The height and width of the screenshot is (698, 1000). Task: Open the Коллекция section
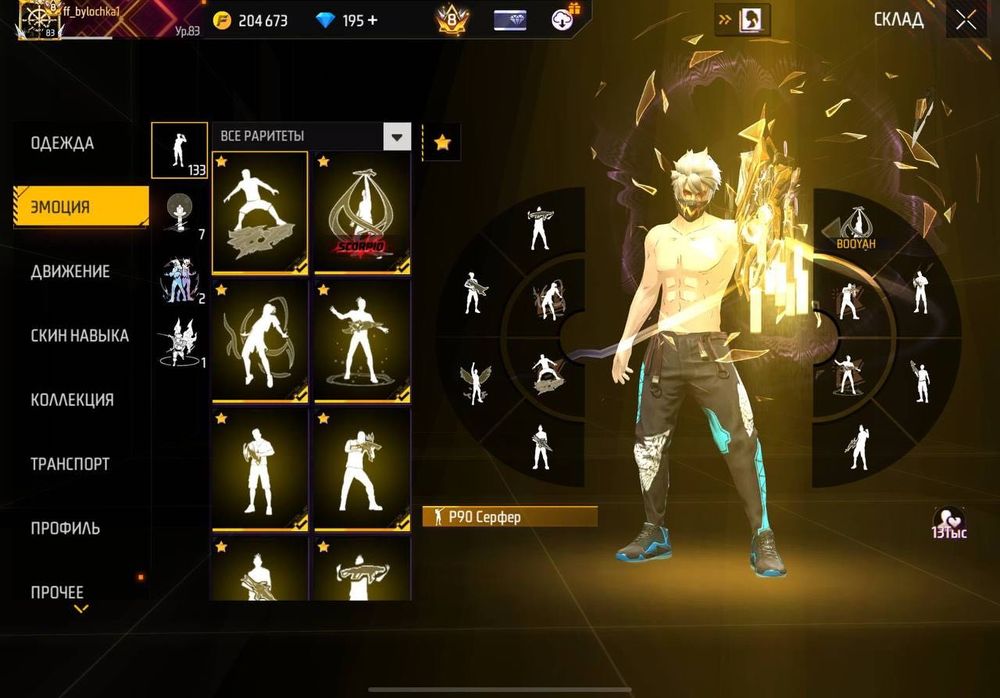click(72, 400)
